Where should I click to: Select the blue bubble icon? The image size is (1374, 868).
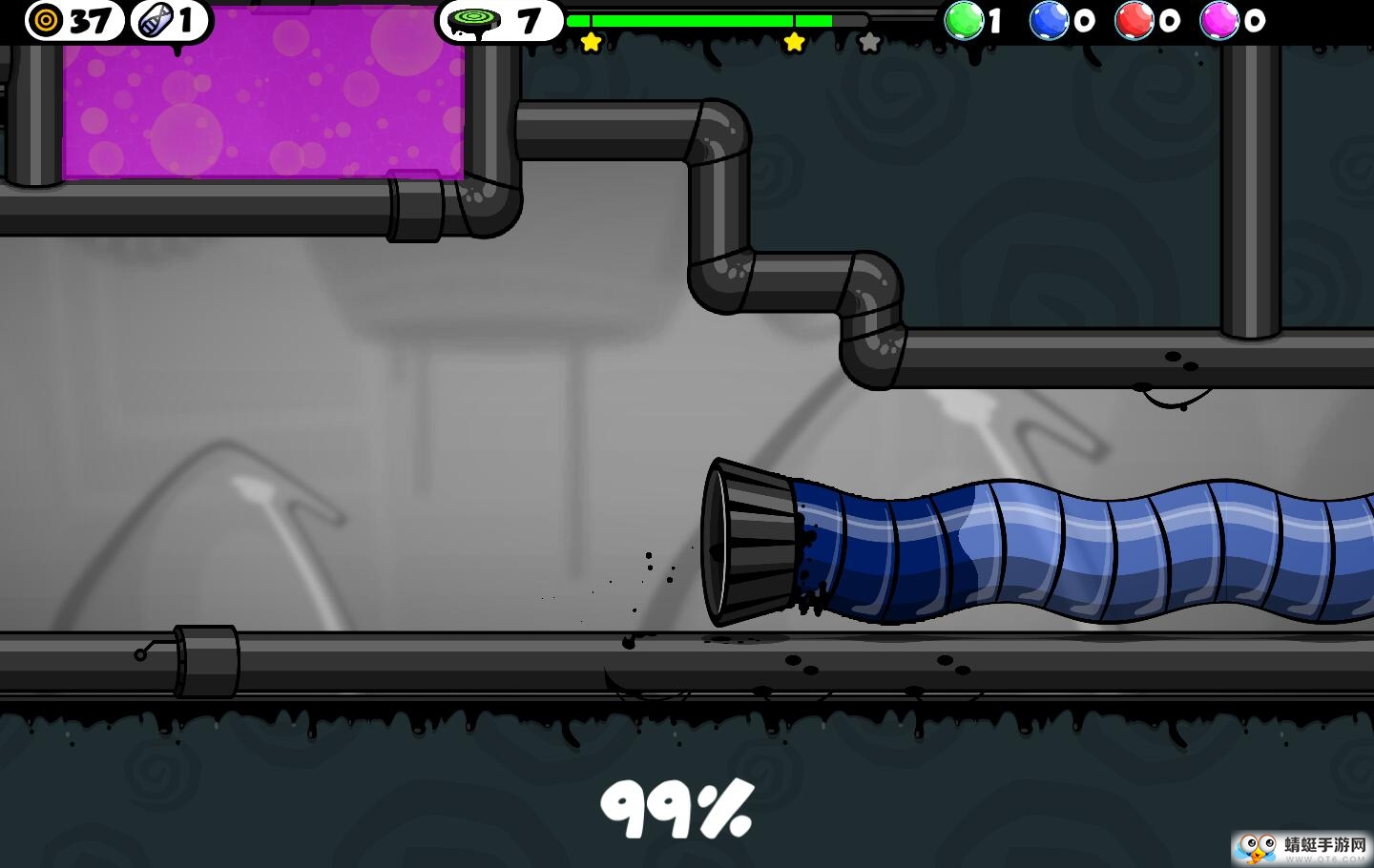pos(1049,21)
